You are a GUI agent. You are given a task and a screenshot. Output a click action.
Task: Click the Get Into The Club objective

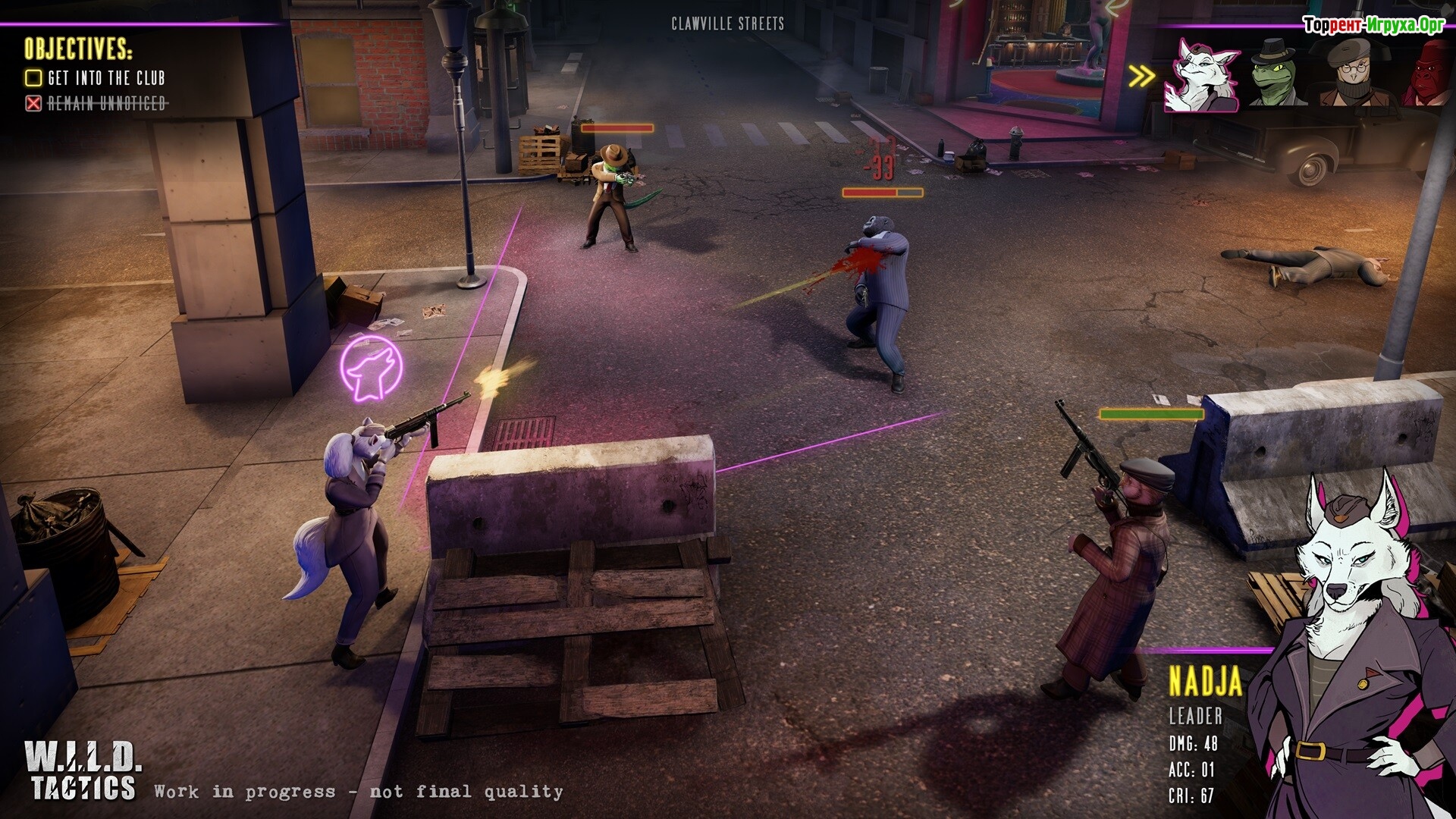click(x=97, y=78)
